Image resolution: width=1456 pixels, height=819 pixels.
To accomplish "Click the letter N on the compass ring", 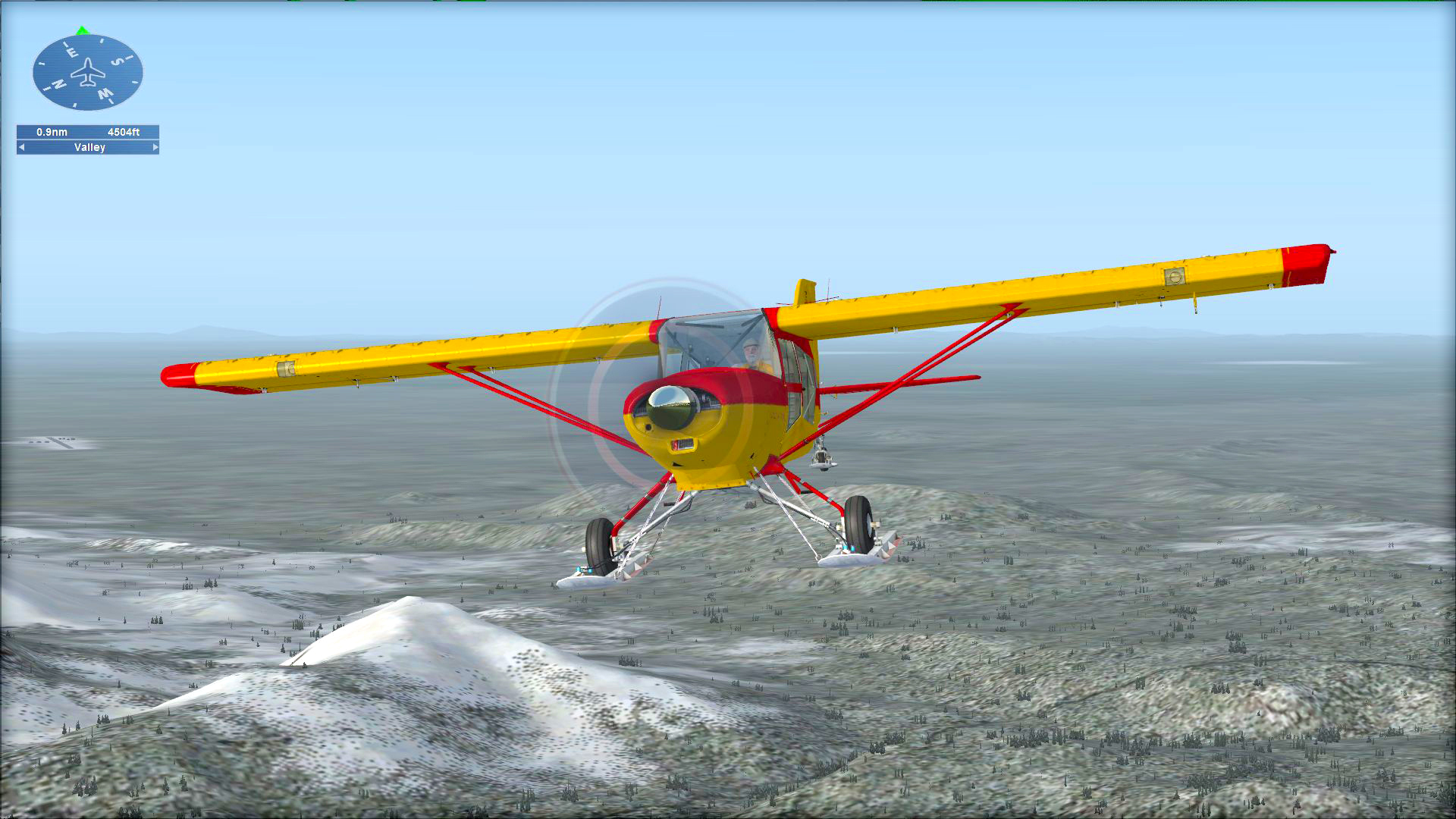I will 58,83.
